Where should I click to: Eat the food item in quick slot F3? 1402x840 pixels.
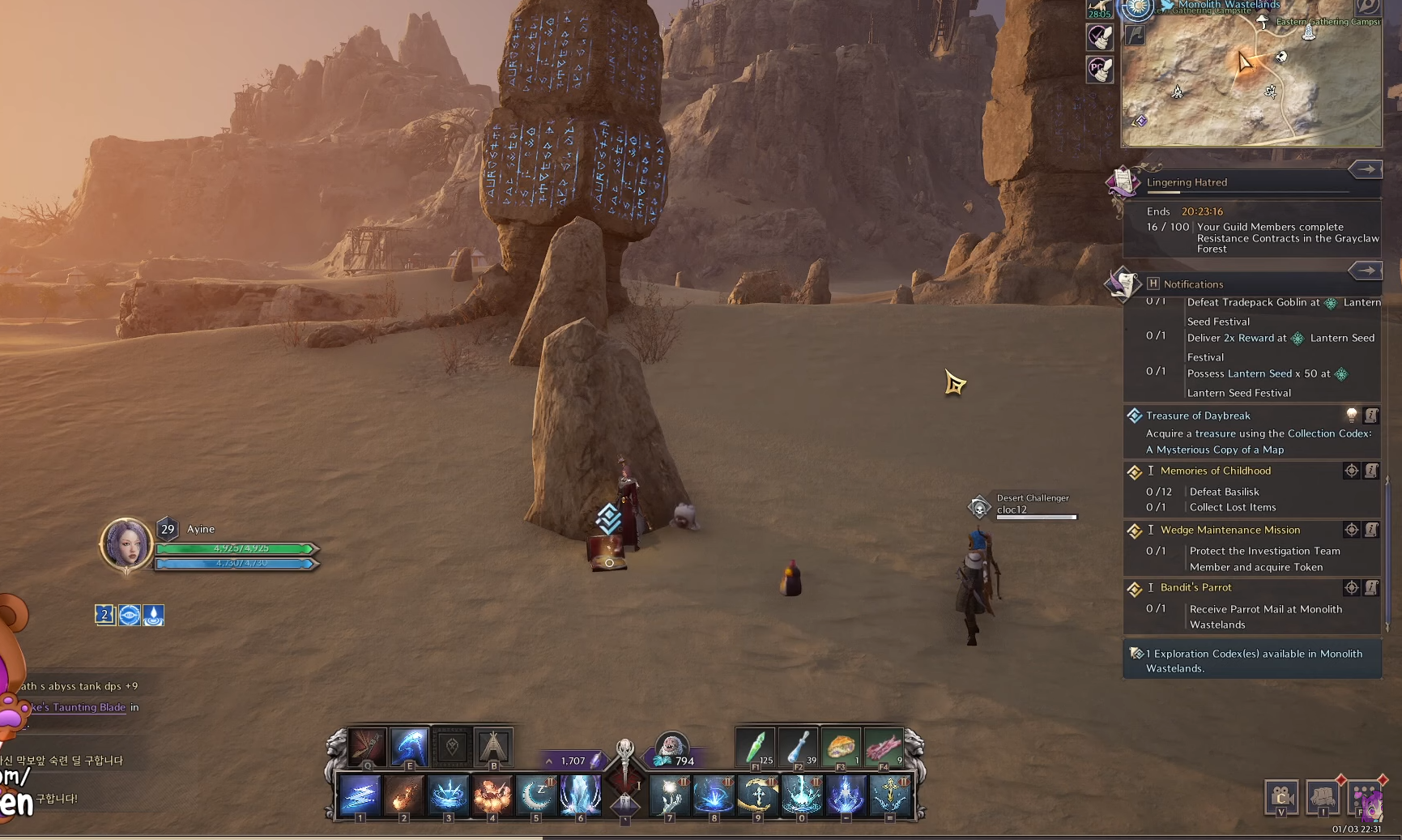(841, 747)
